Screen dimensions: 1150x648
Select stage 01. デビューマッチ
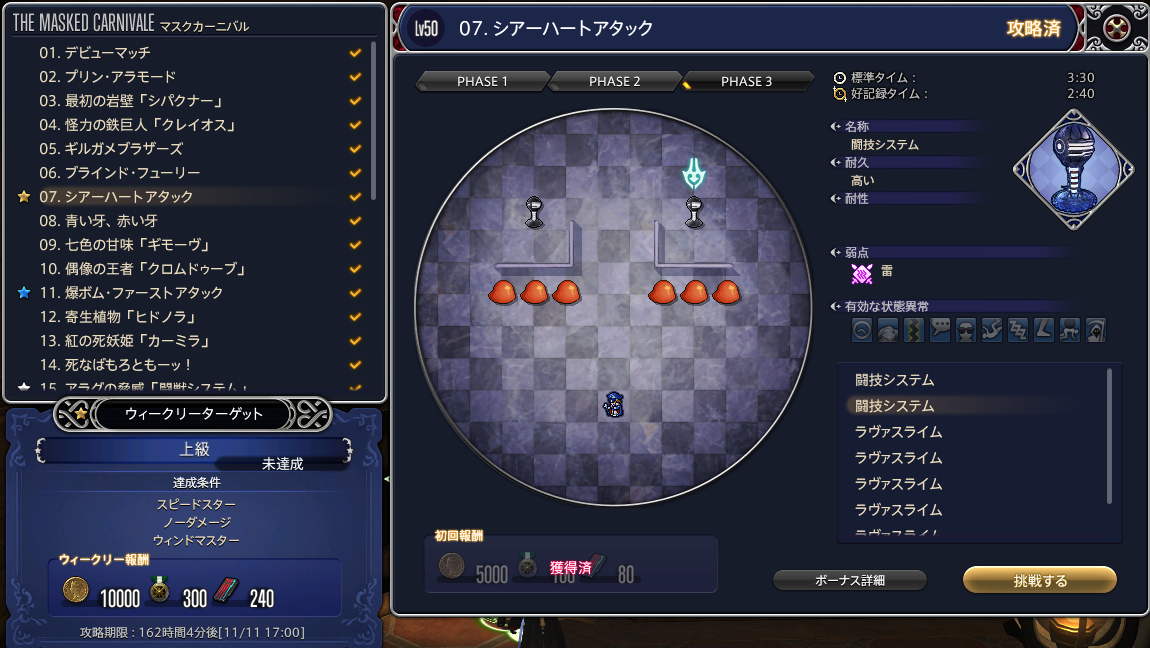(x=95, y=52)
